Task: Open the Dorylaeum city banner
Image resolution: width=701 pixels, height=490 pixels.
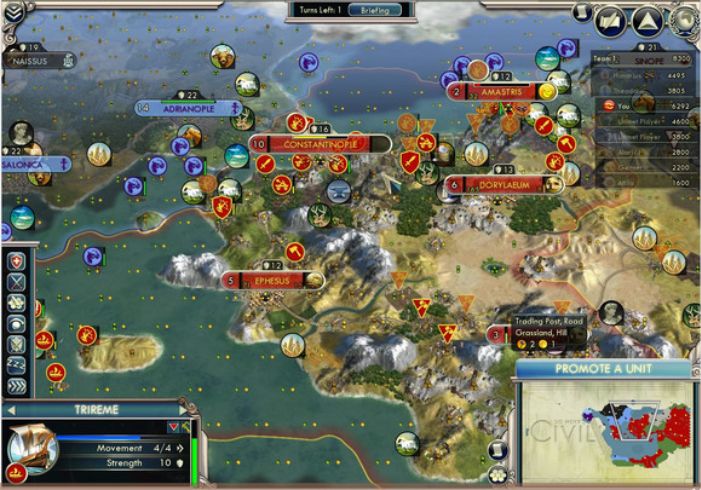Action: tap(503, 184)
